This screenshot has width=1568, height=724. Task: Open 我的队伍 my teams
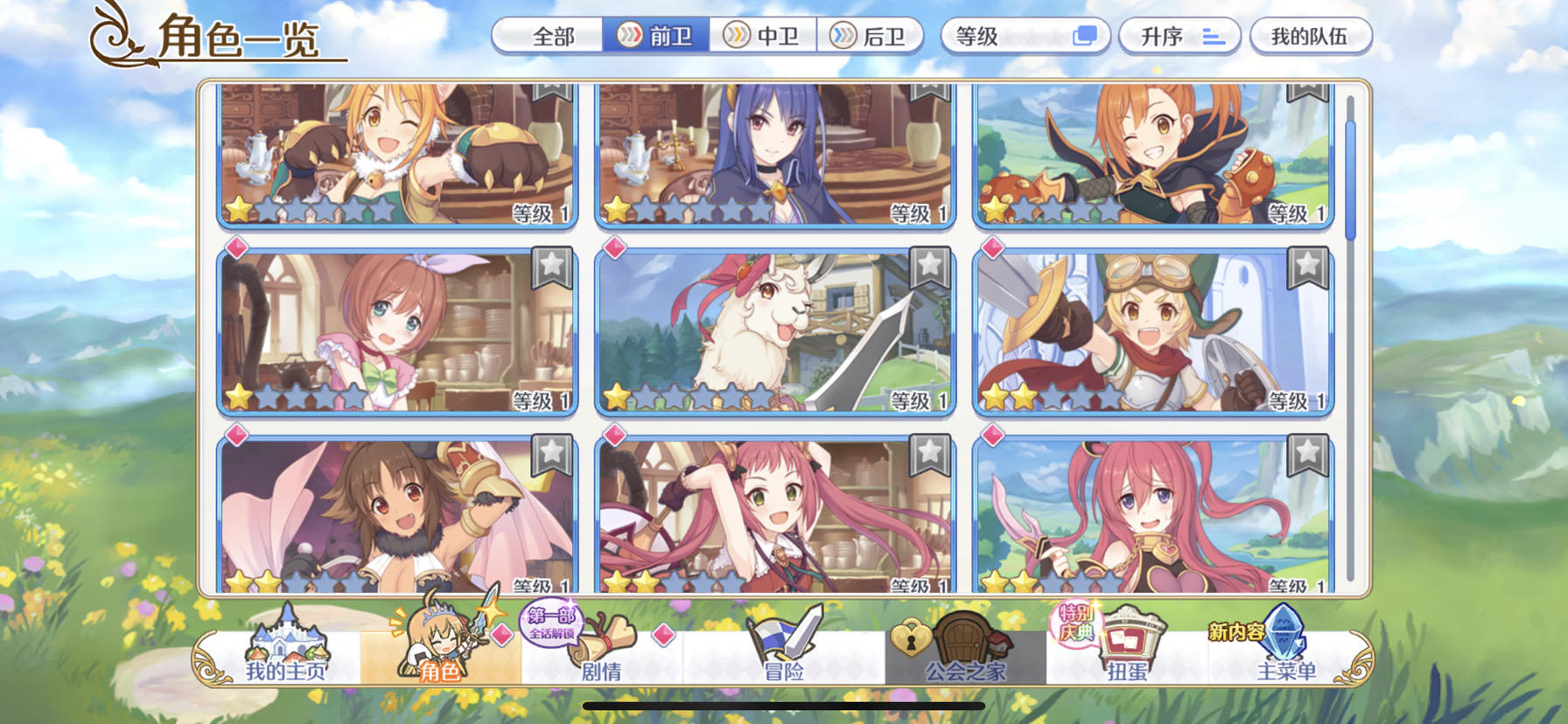tap(1312, 36)
